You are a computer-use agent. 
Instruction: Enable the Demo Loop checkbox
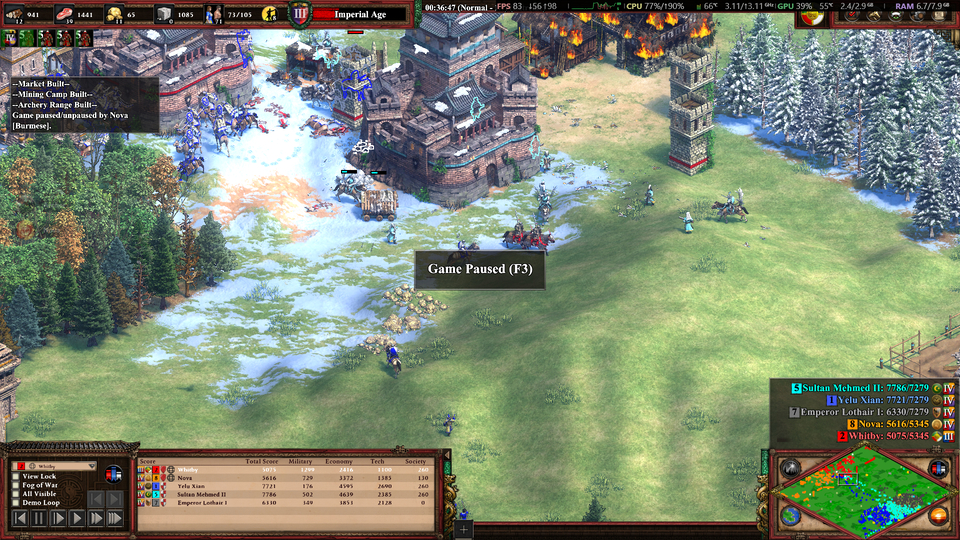coord(16,503)
